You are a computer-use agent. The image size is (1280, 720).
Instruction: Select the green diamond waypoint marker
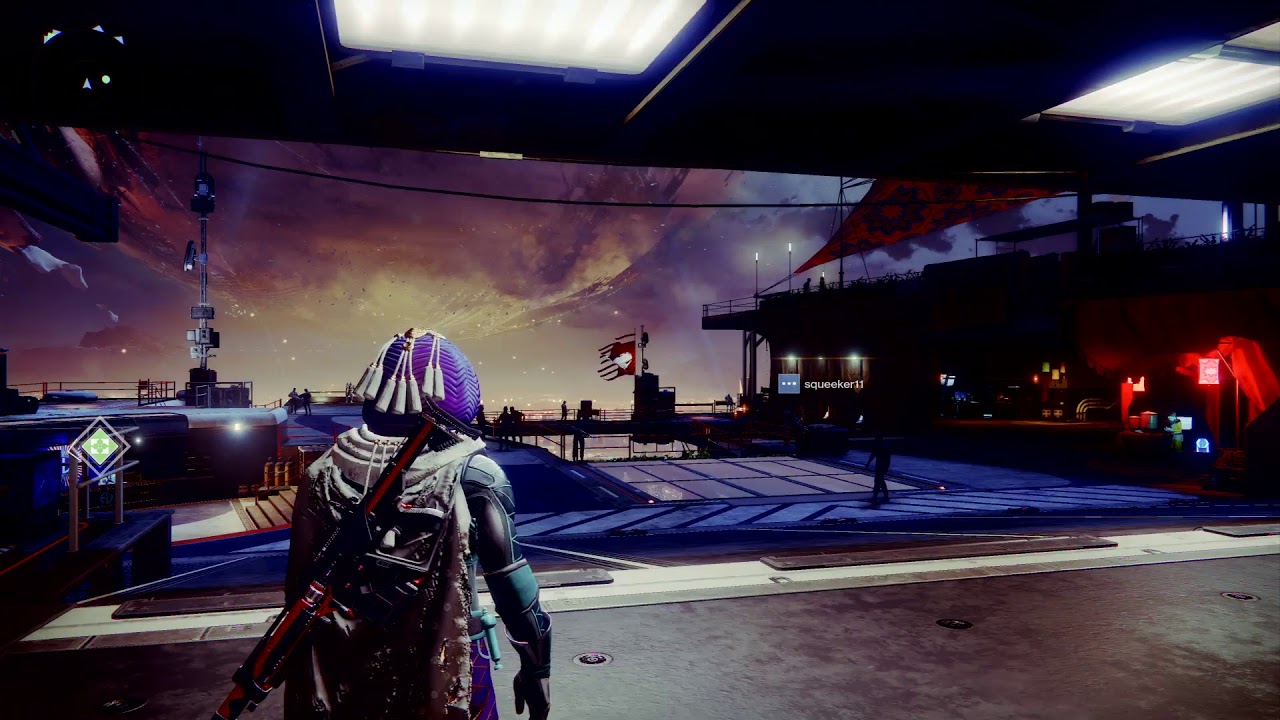coord(99,446)
